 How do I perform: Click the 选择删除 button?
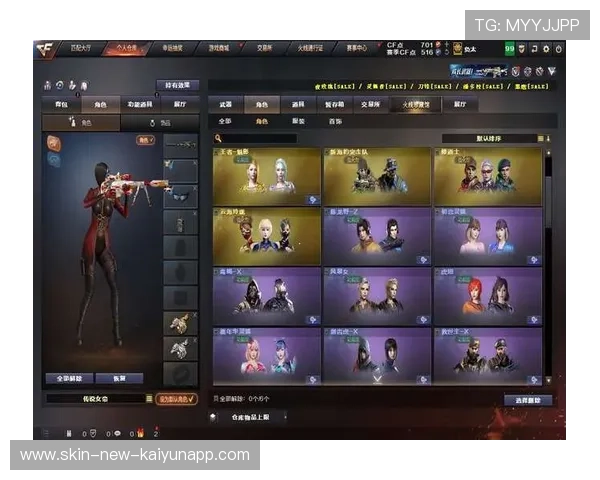(x=527, y=400)
